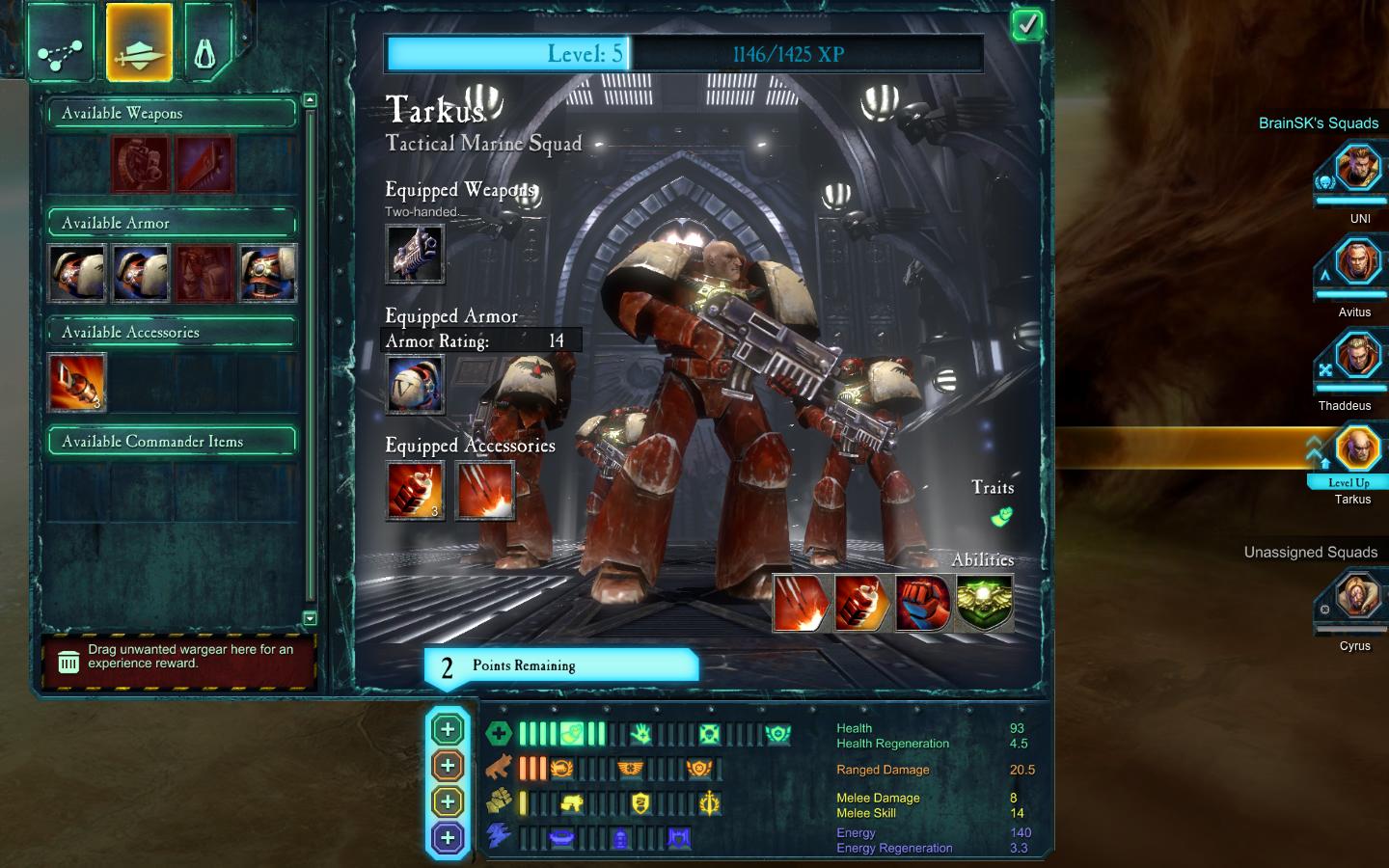Image resolution: width=1389 pixels, height=868 pixels.
Task: Click the trash bin wargear reward icon
Action: [x=68, y=662]
